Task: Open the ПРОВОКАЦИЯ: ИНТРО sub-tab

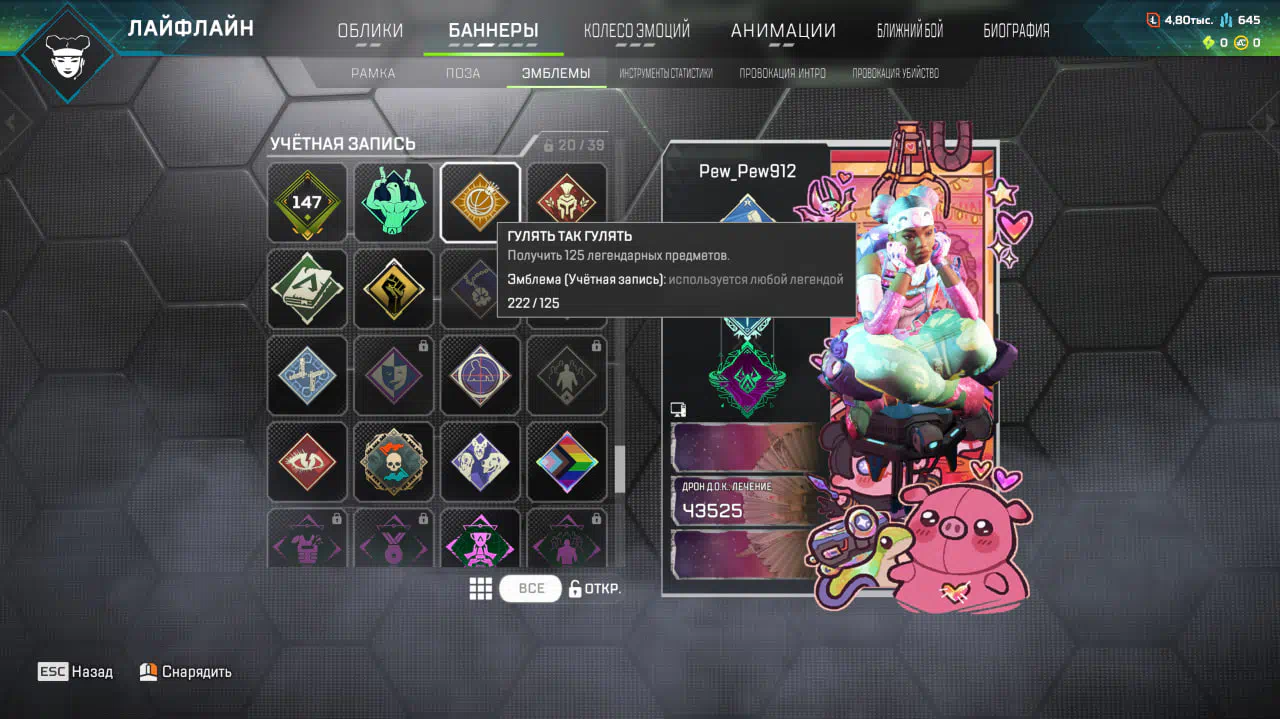Action: tap(782, 73)
